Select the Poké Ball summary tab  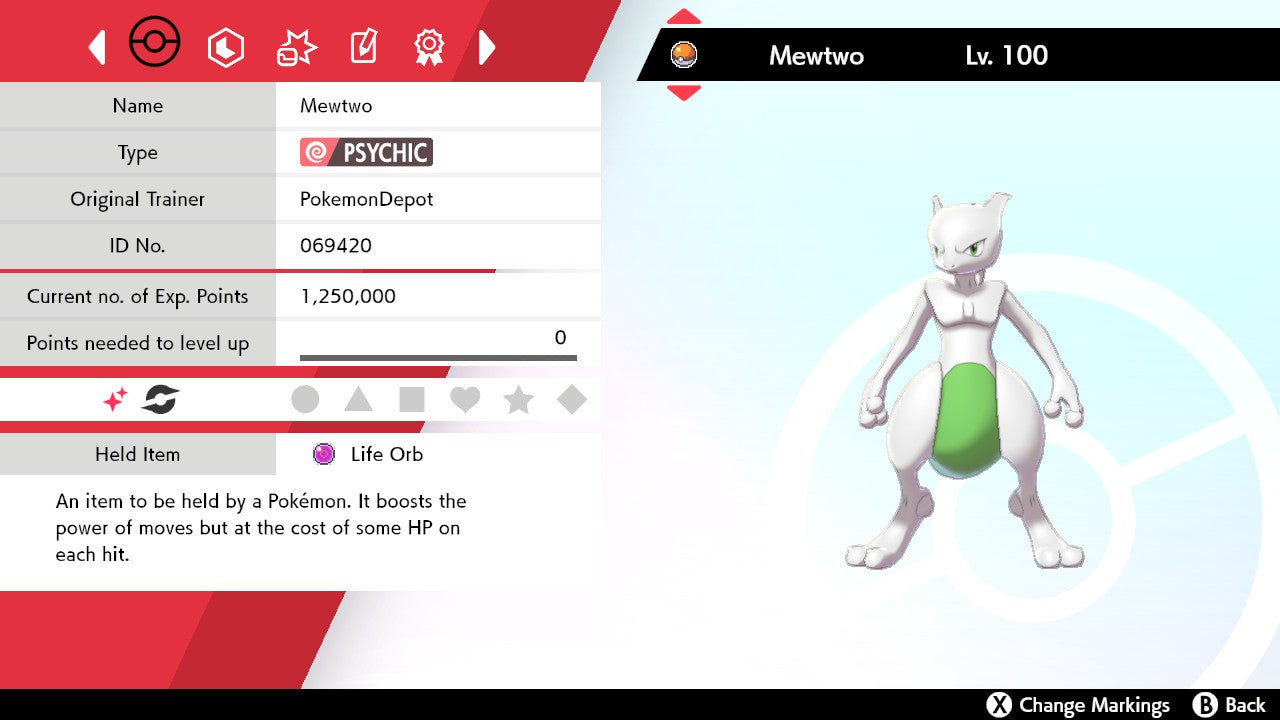point(155,44)
